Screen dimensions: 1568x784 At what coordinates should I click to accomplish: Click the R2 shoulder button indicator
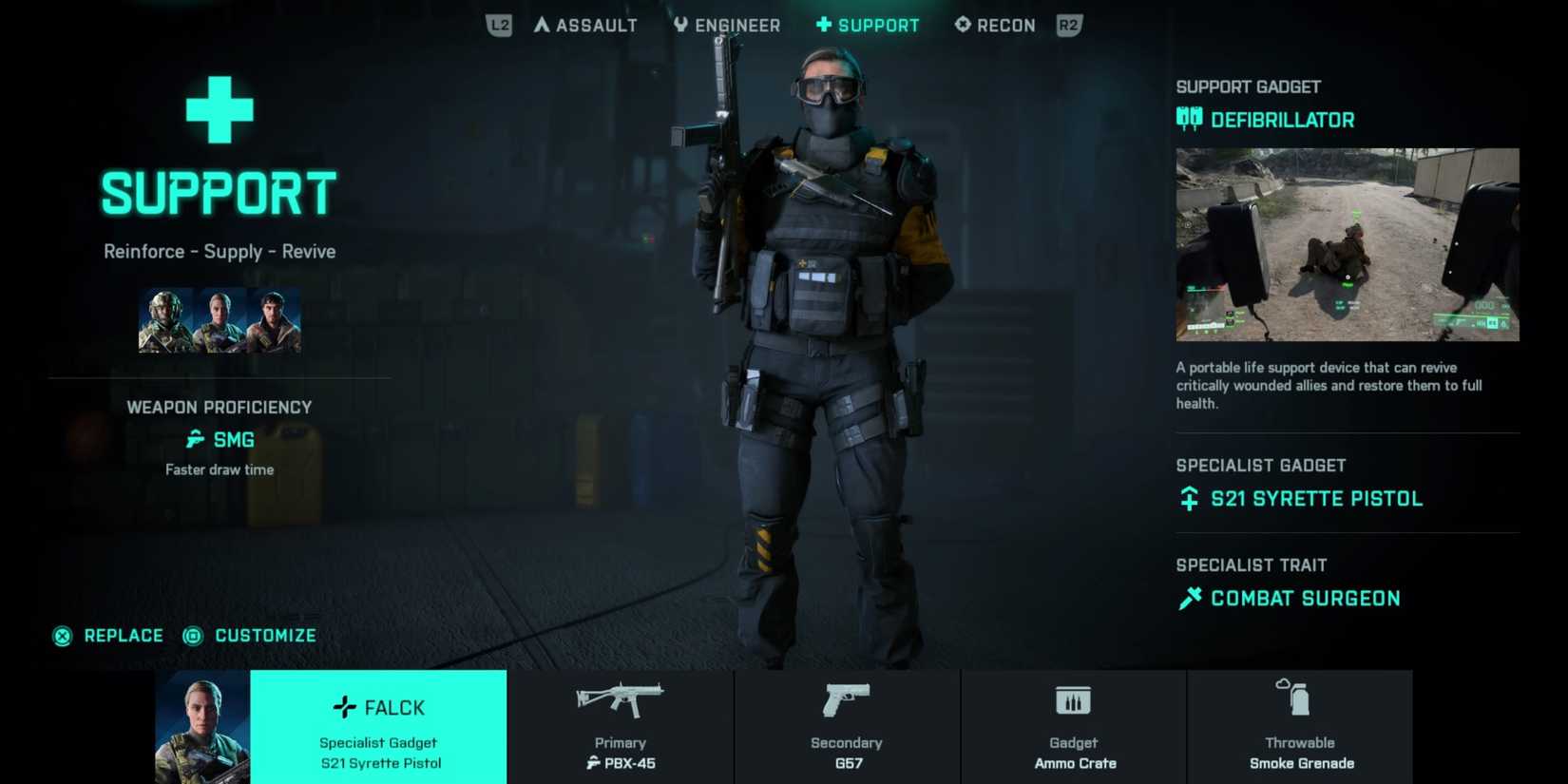point(1068,26)
